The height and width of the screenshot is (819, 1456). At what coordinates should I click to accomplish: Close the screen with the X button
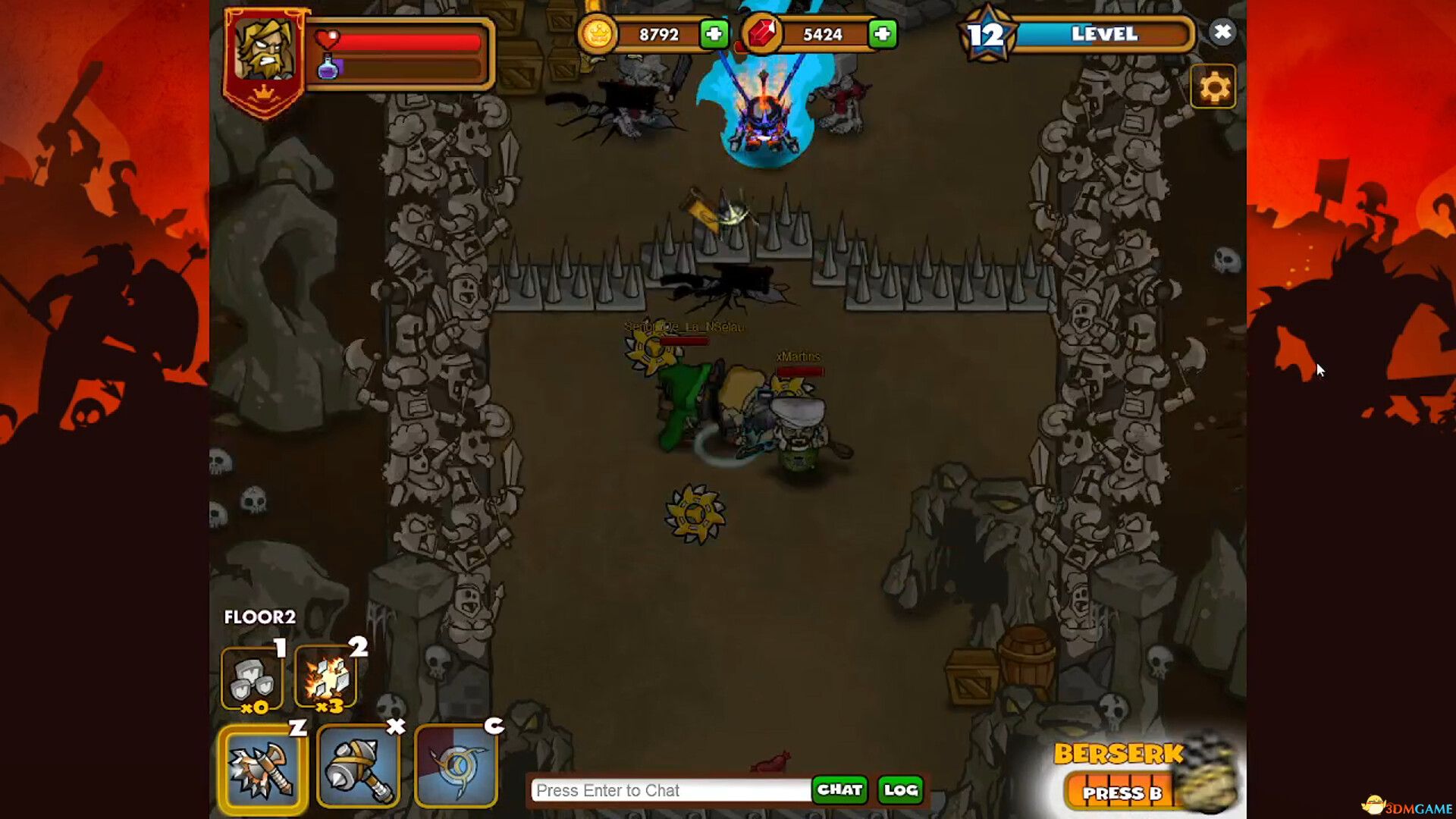coord(1222,32)
